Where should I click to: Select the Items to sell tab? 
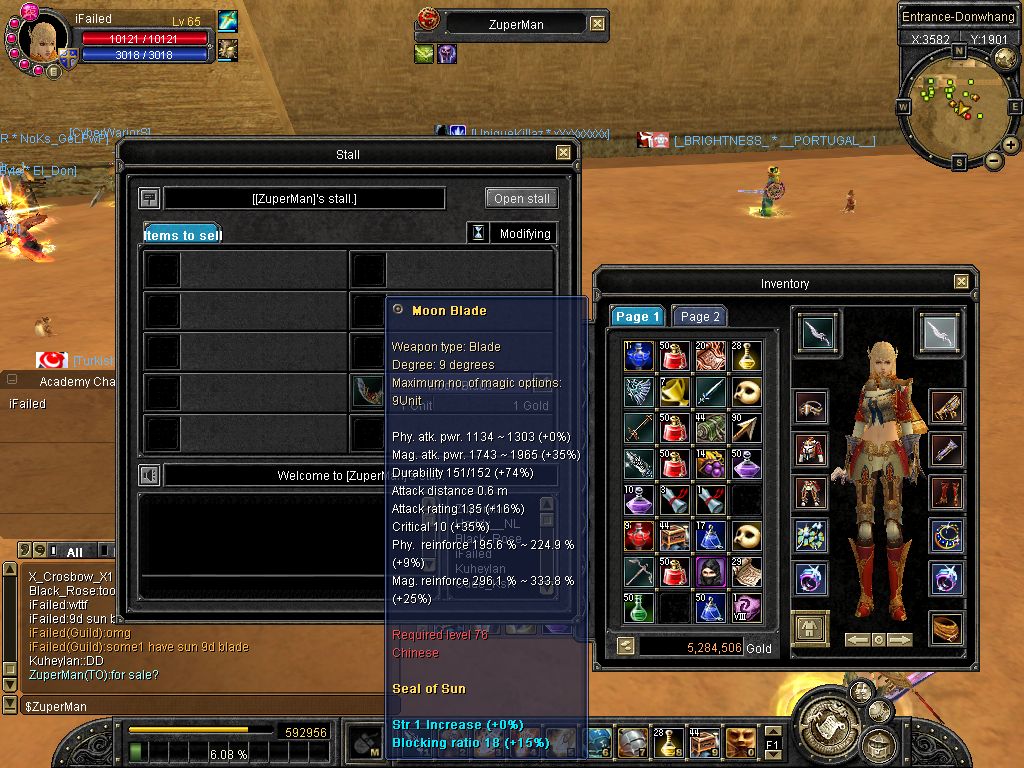pyautogui.click(x=182, y=235)
